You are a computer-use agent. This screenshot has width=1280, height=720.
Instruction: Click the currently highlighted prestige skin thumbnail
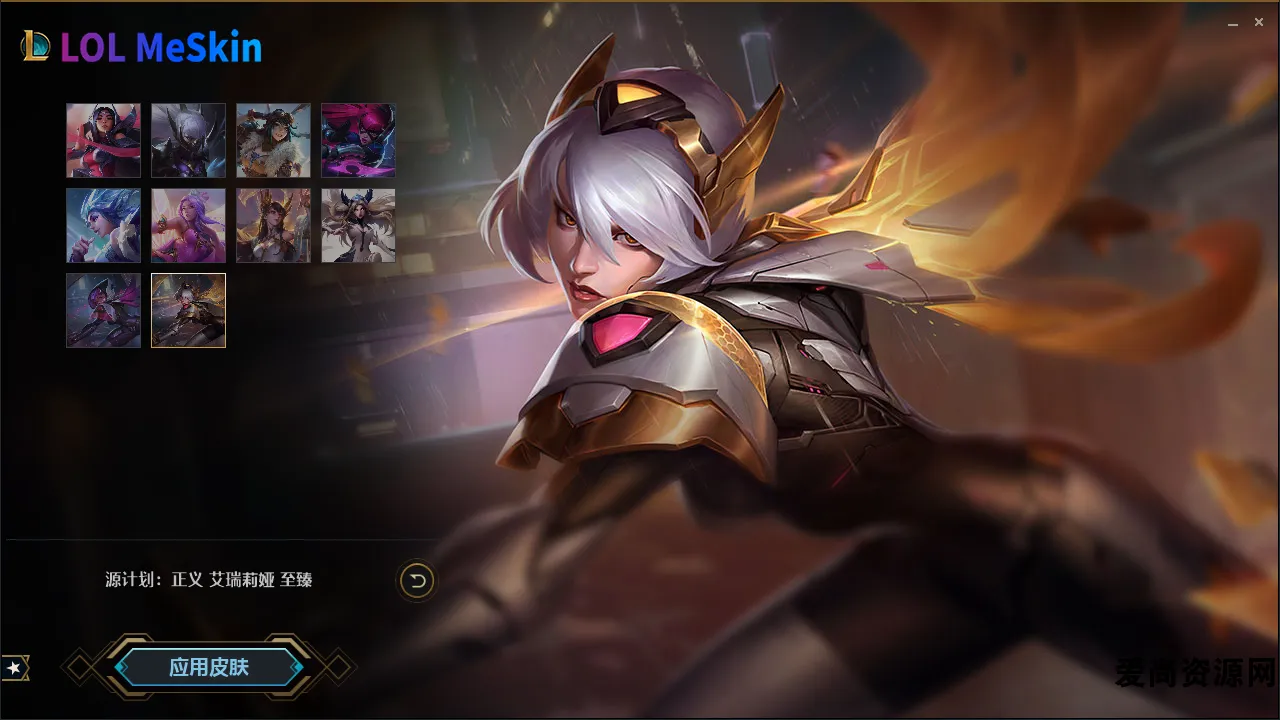(x=188, y=310)
